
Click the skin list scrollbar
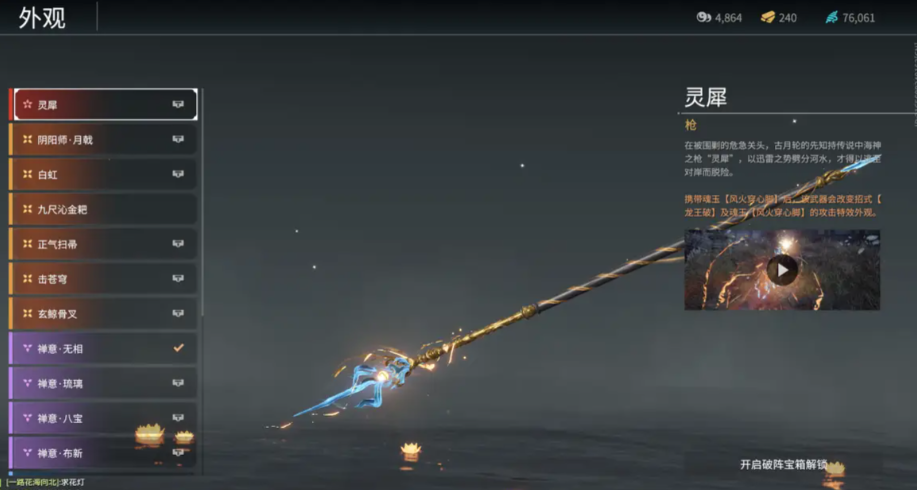coord(202,200)
